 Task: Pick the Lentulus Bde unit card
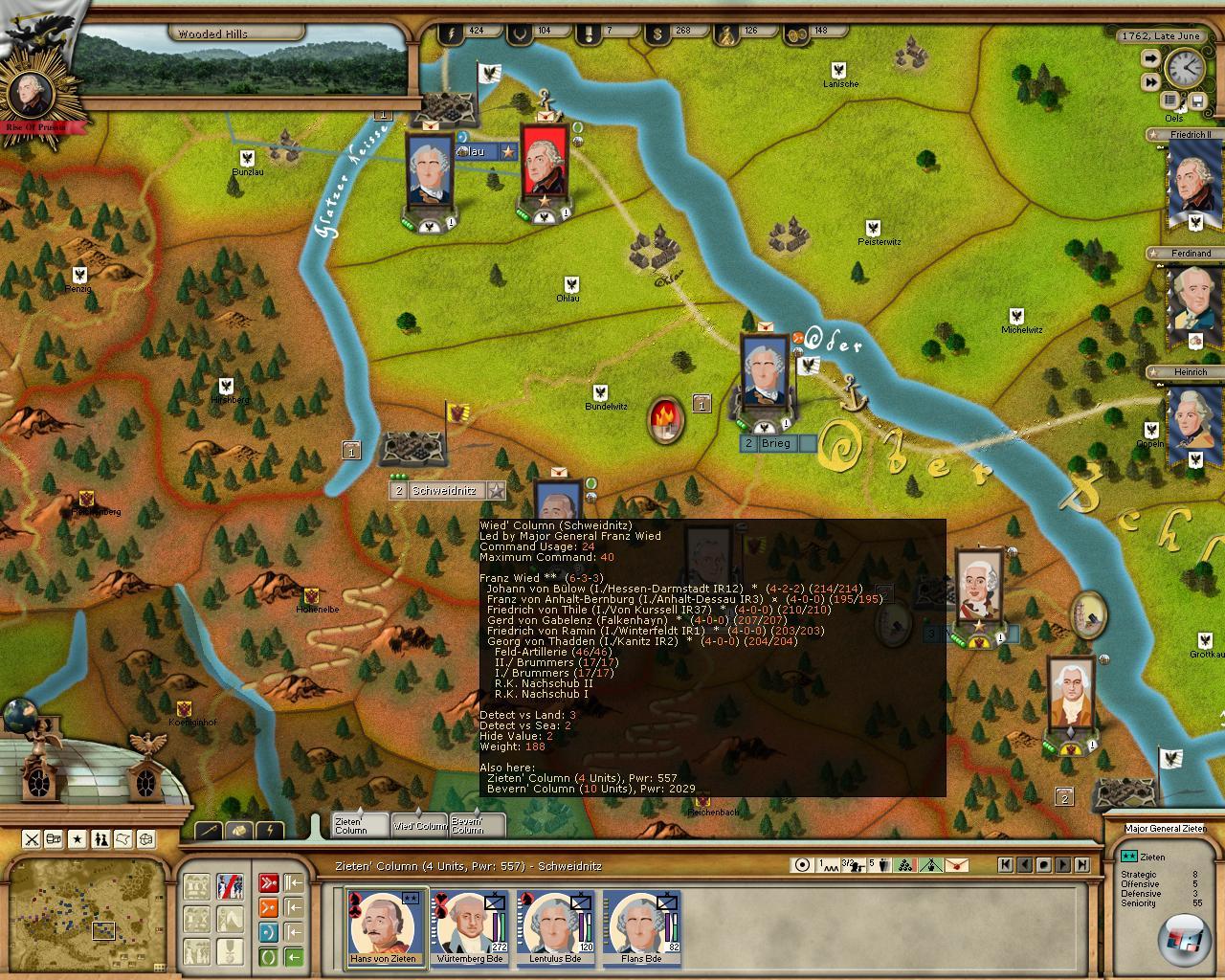coord(555,926)
